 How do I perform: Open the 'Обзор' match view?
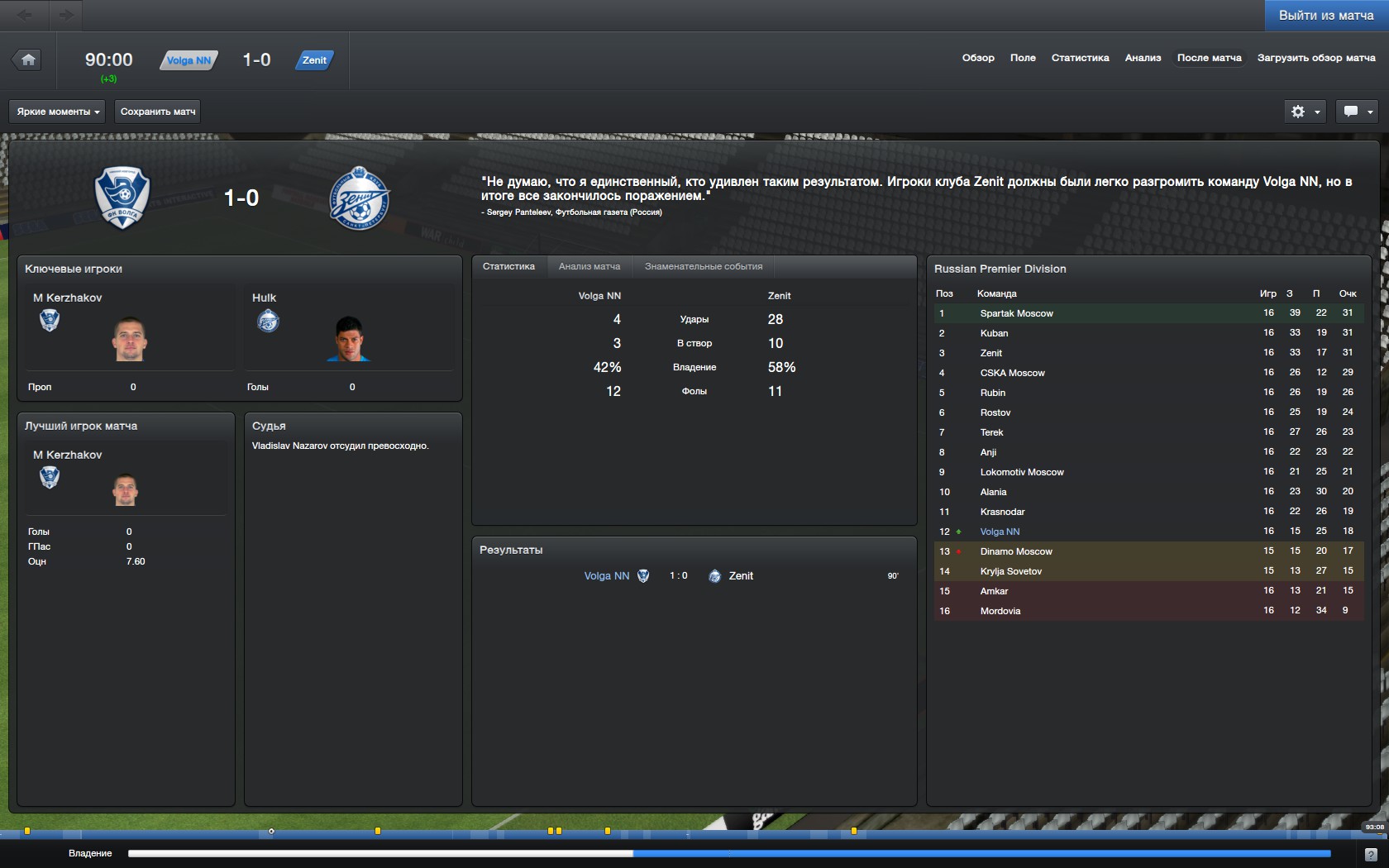[978, 58]
